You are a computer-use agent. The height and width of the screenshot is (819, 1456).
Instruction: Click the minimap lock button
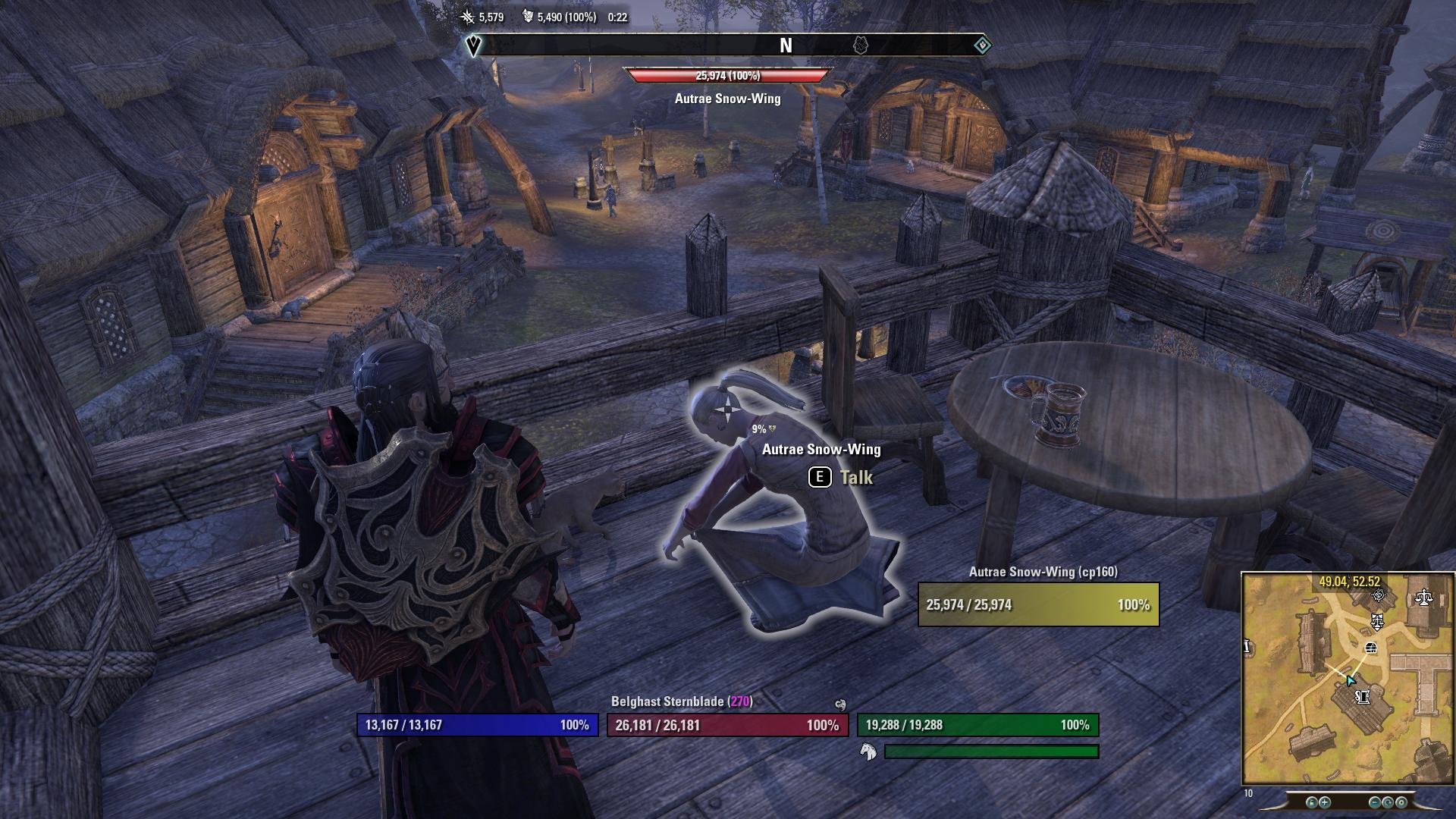(x=1312, y=802)
